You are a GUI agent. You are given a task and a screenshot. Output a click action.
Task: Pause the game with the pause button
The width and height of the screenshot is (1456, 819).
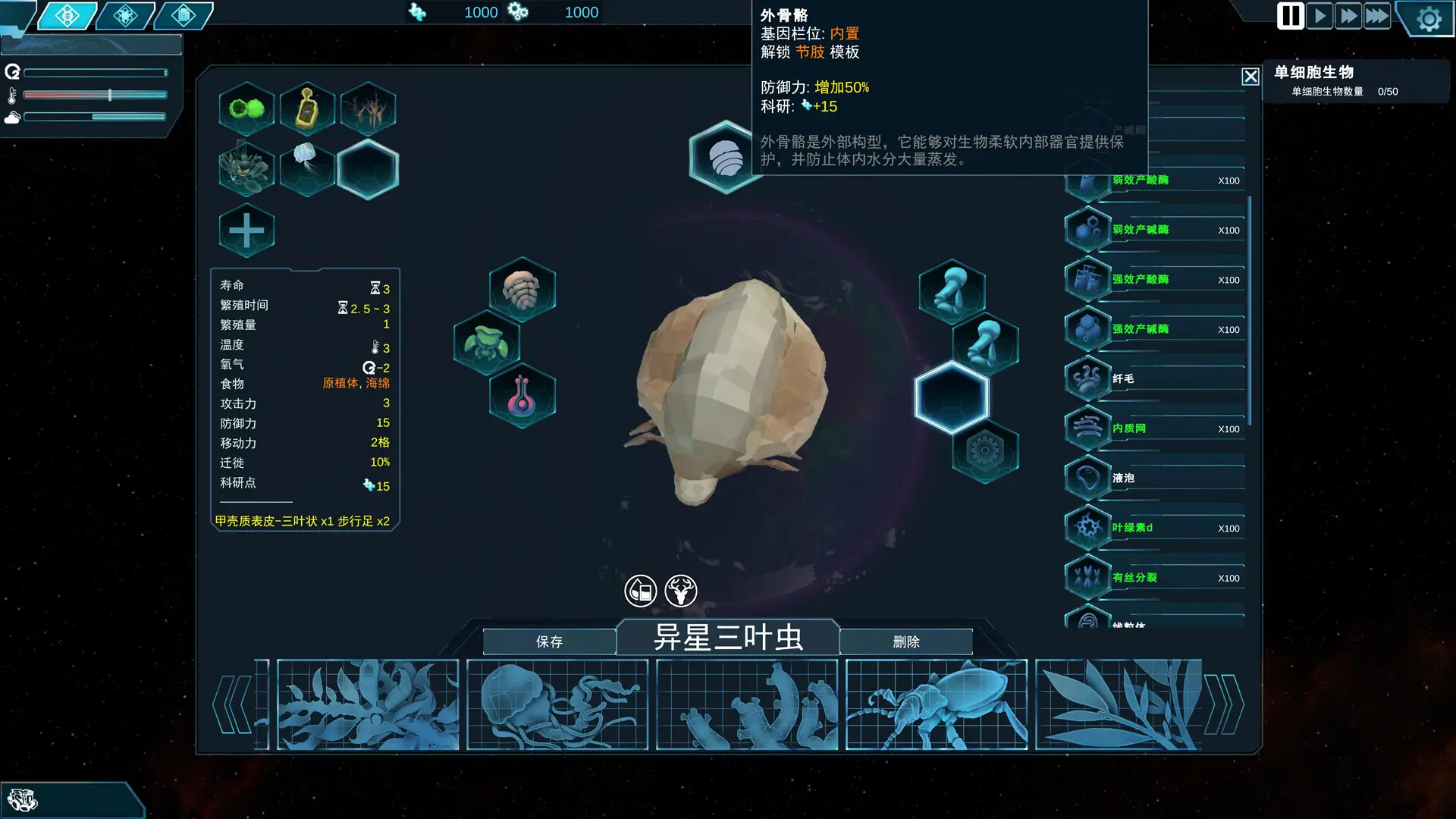click(1289, 16)
